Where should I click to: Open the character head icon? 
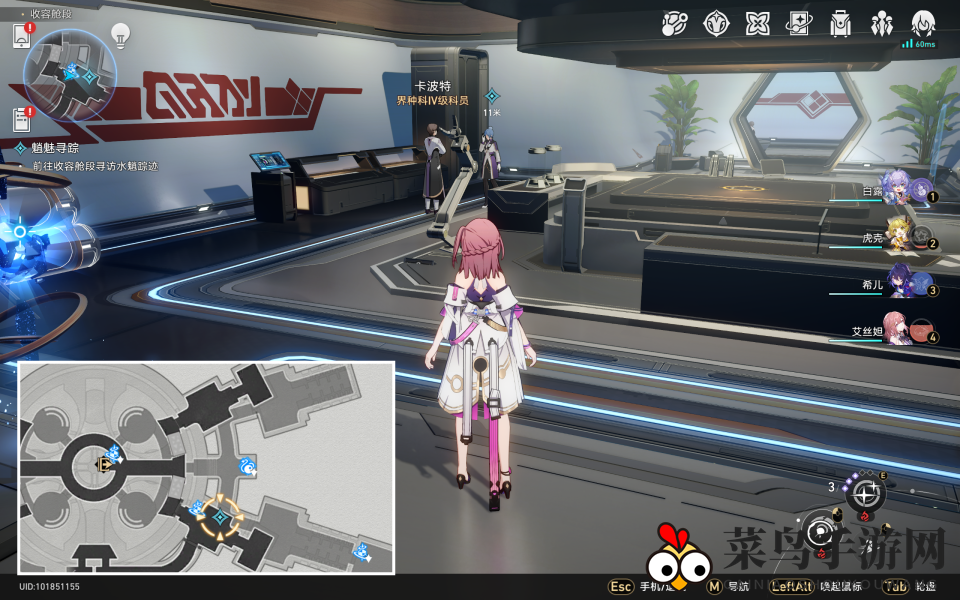click(923, 23)
